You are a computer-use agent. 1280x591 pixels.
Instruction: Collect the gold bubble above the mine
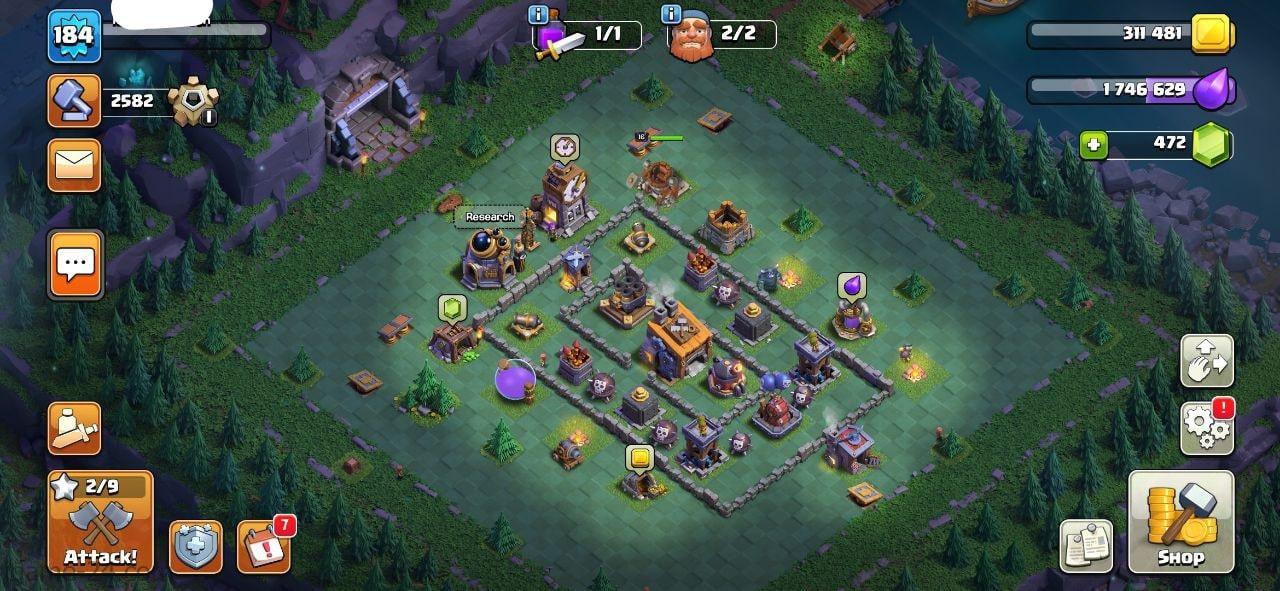pyautogui.click(x=640, y=458)
